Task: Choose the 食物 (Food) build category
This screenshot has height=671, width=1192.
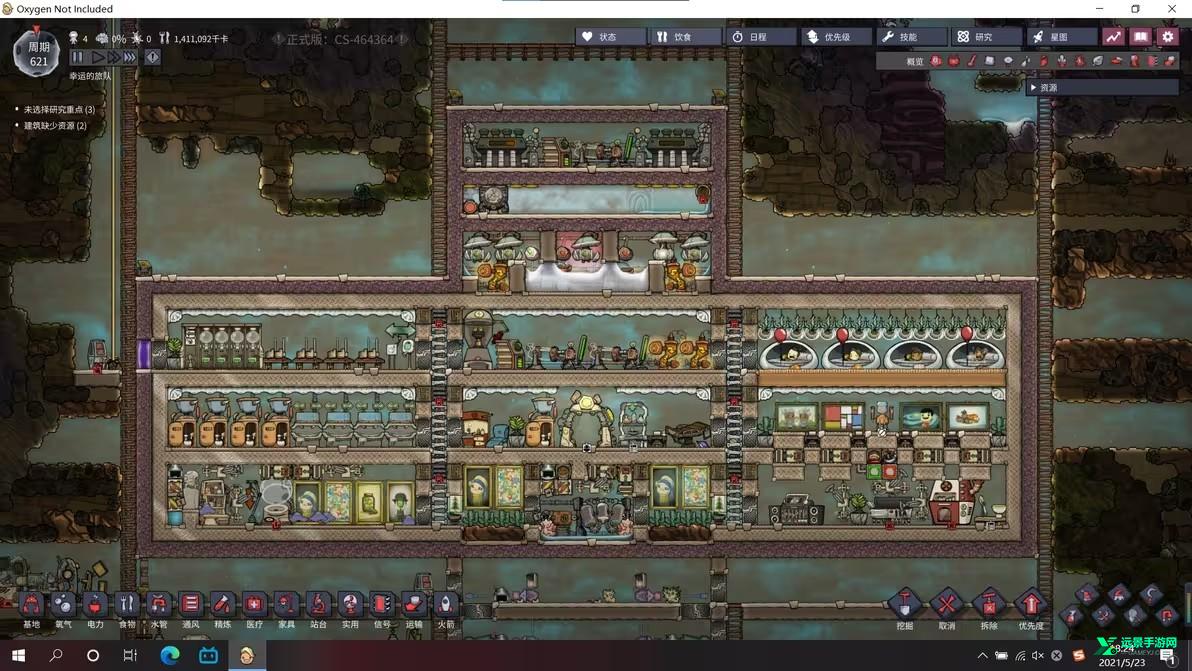Action: click(x=127, y=604)
